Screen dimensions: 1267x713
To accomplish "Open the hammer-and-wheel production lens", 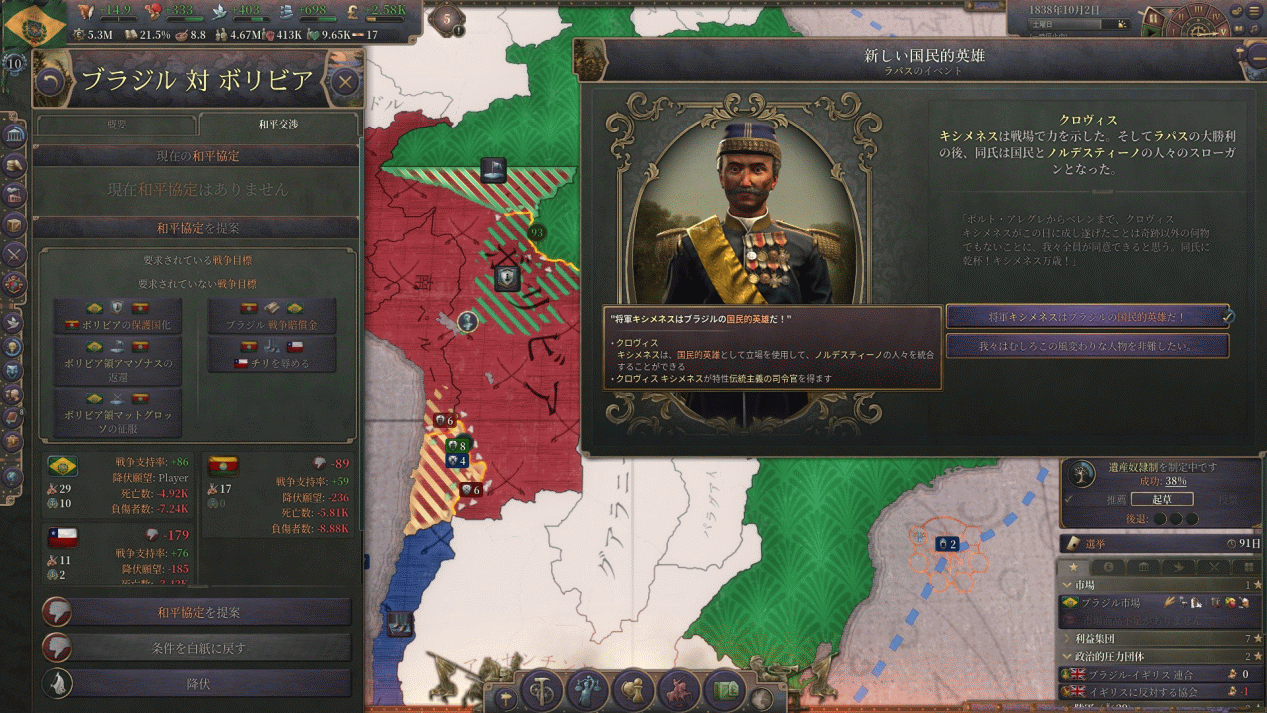I will tap(542, 692).
